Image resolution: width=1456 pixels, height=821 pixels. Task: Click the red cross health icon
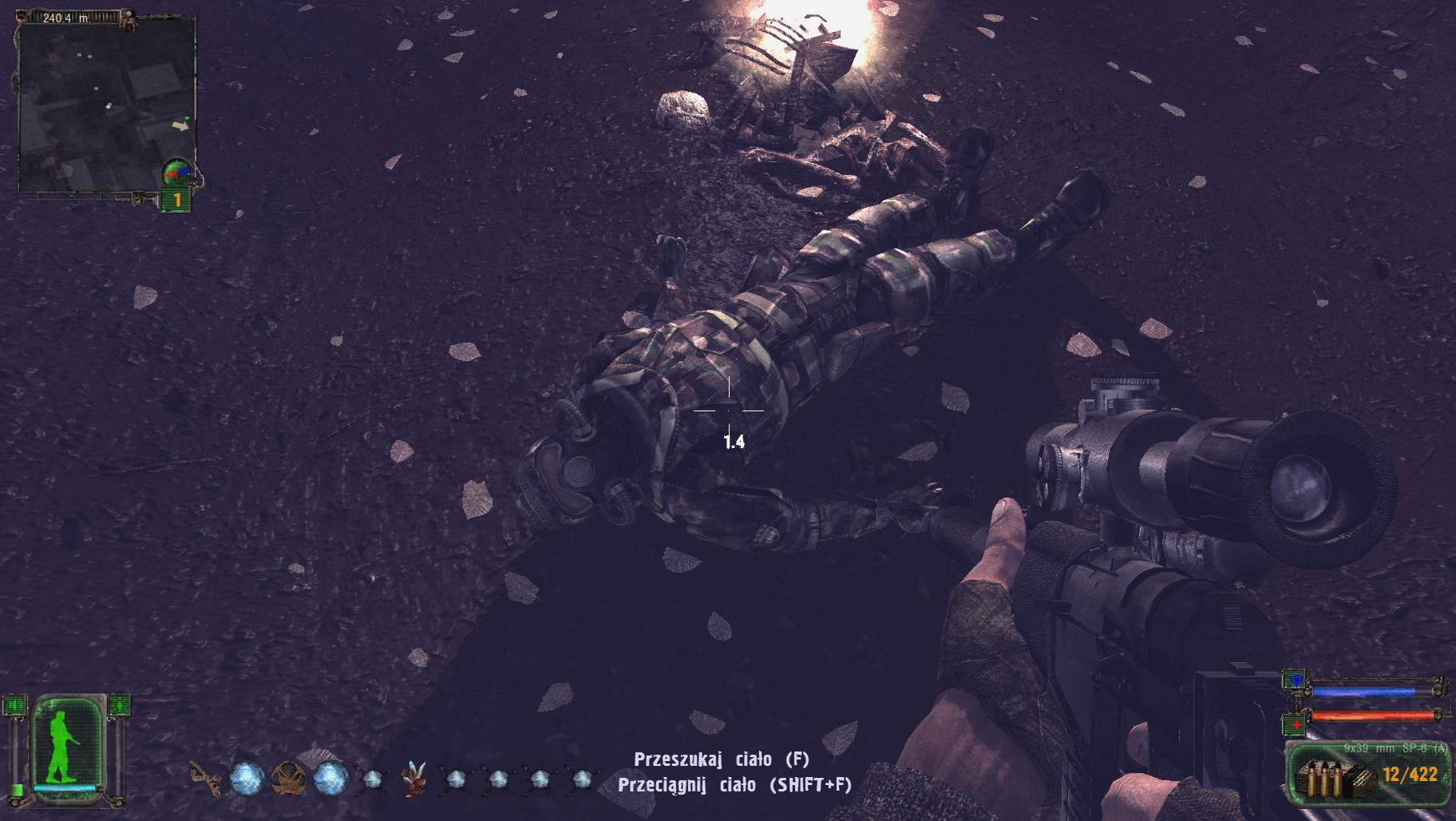pyautogui.click(x=1294, y=723)
